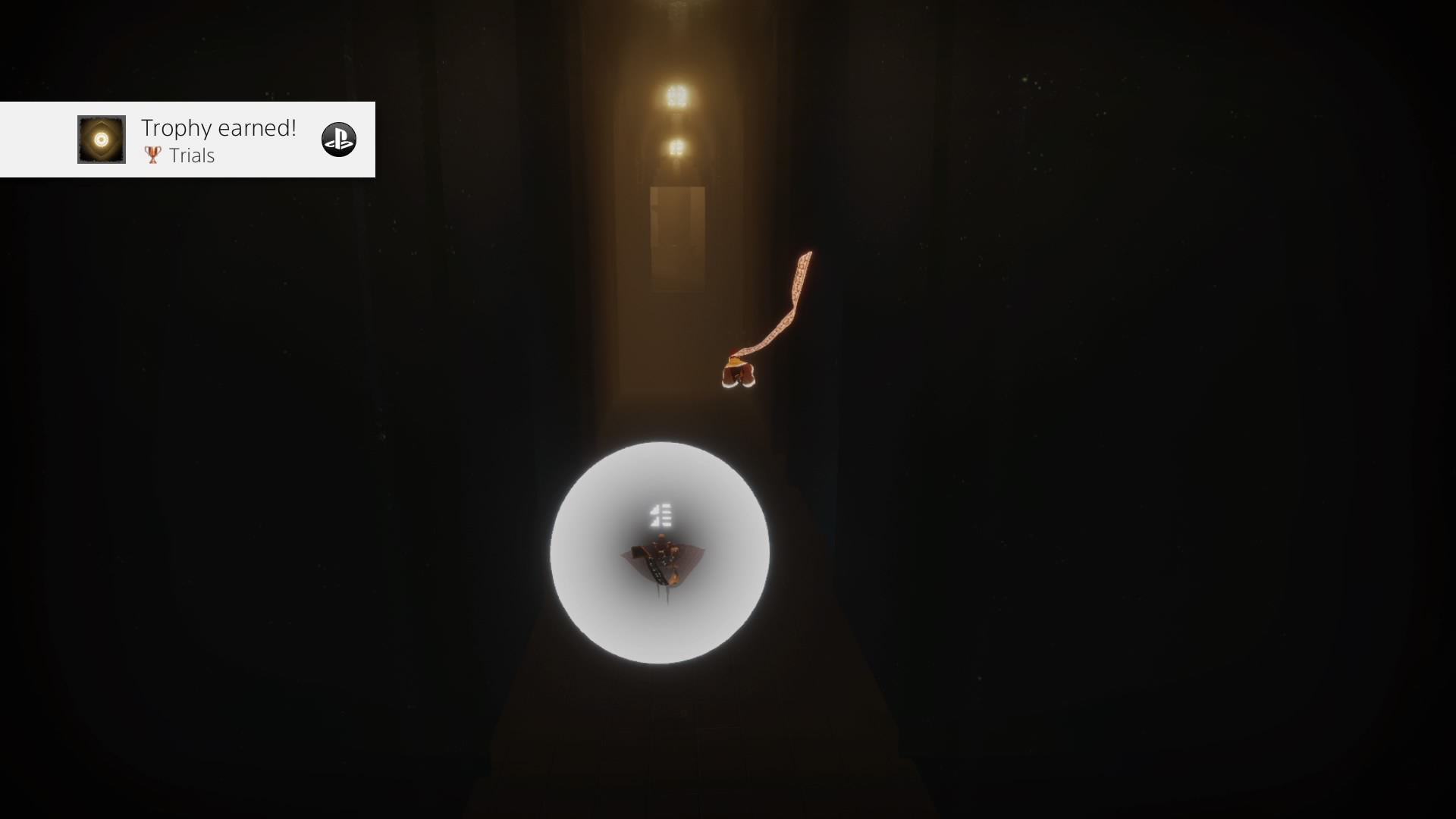Click the Trials trophy thumbnail image
The height and width of the screenshot is (819, 1456).
pyautogui.click(x=102, y=140)
